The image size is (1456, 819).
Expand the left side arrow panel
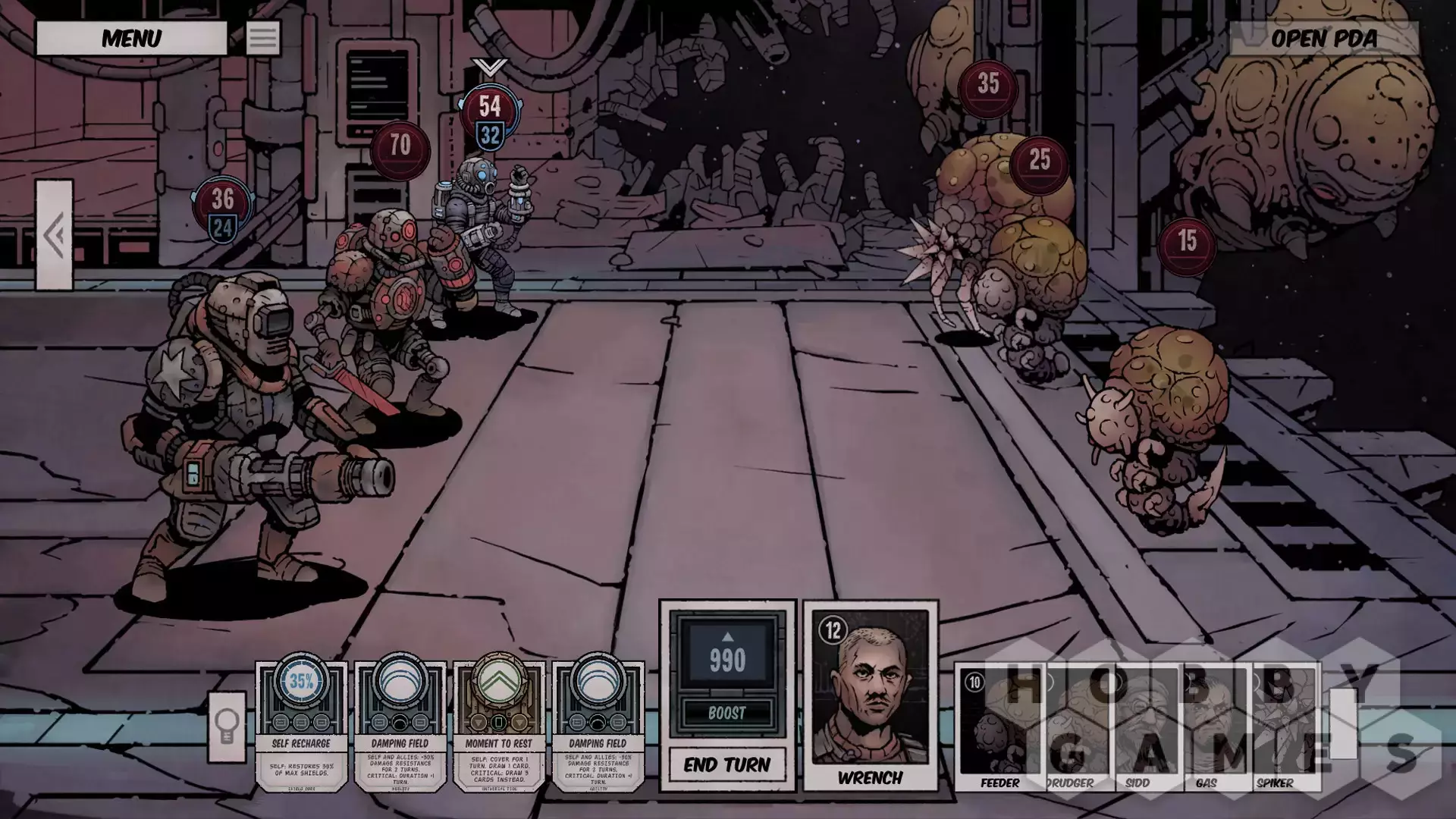tap(55, 235)
